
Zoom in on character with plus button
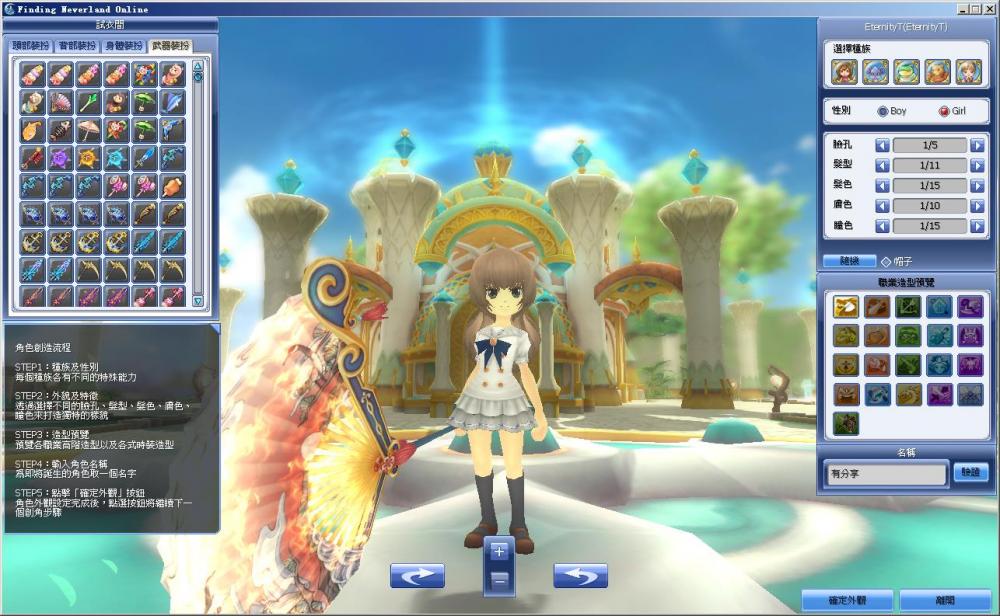pos(500,551)
